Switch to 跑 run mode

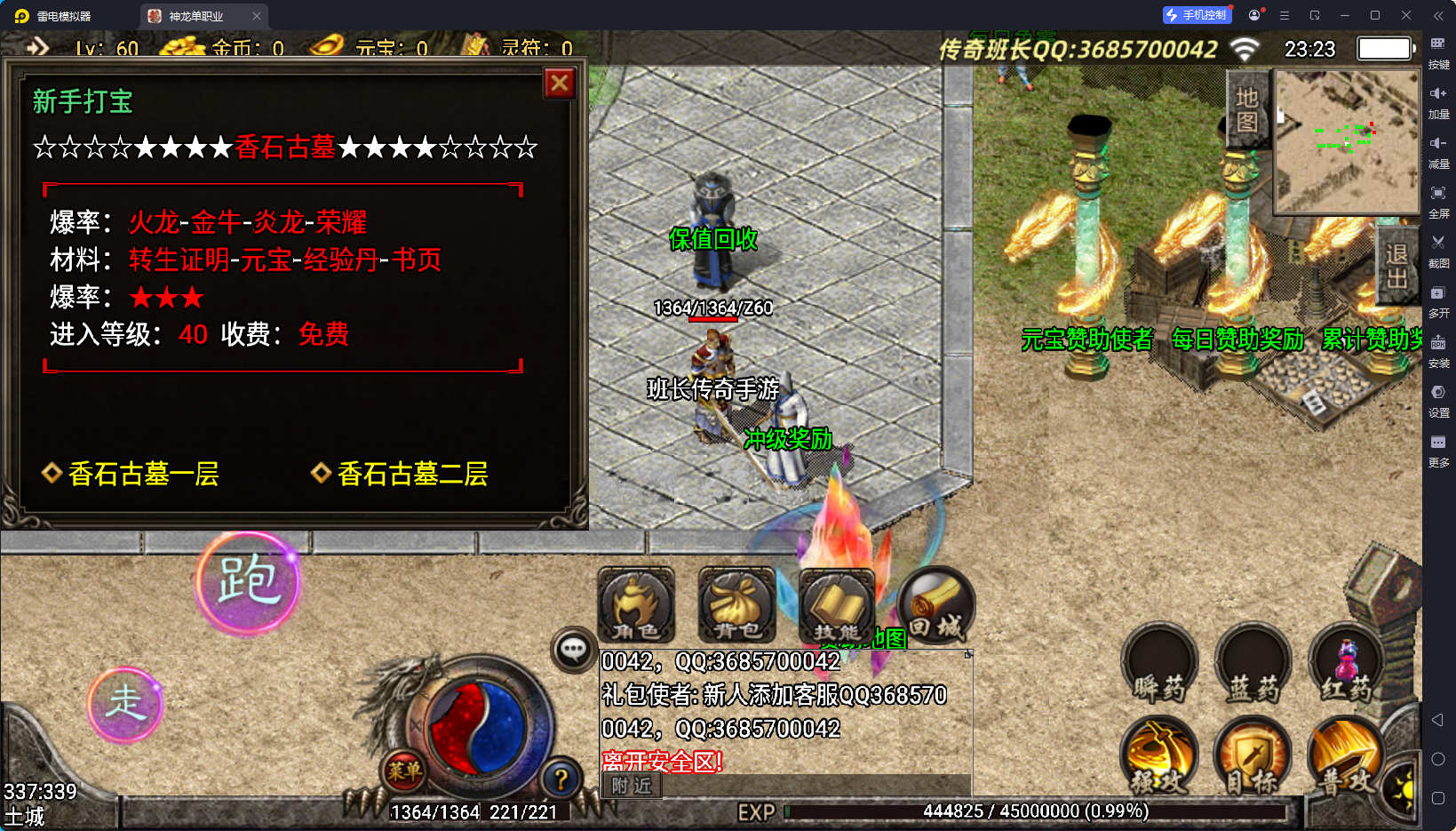[248, 582]
